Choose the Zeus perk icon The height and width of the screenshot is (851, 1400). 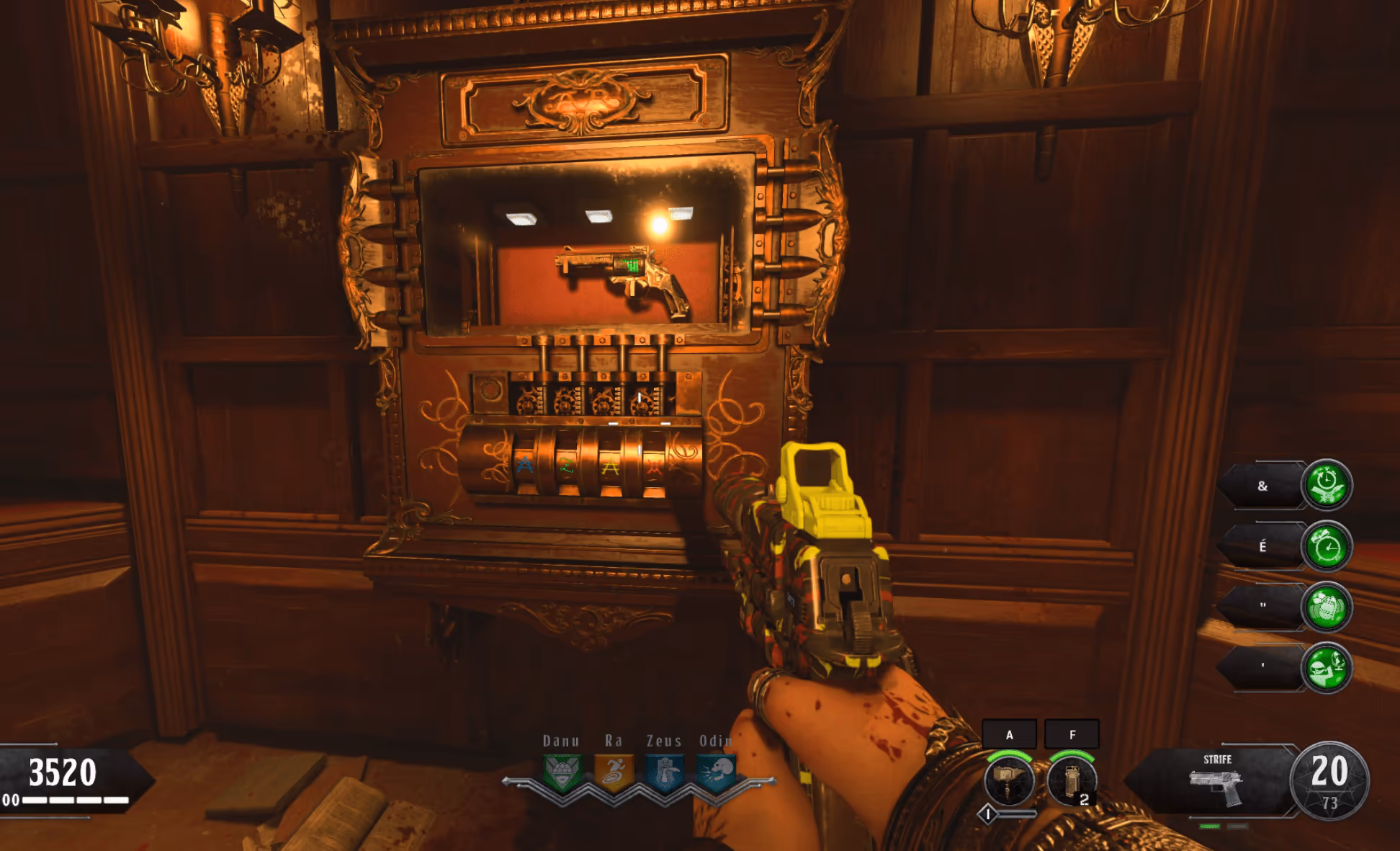[x=665, y=772]
